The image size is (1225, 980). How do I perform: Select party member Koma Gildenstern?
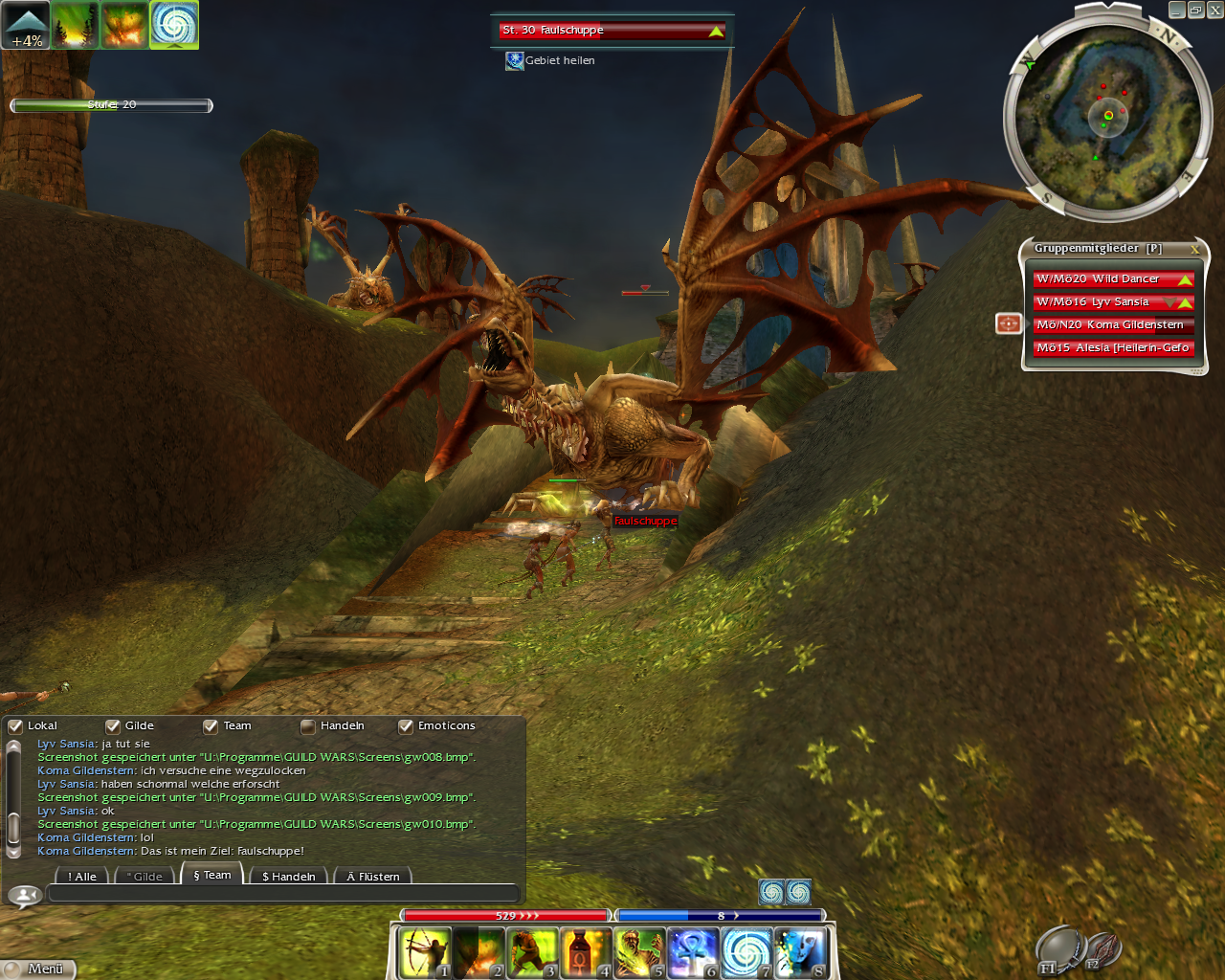click(1112, 325)
